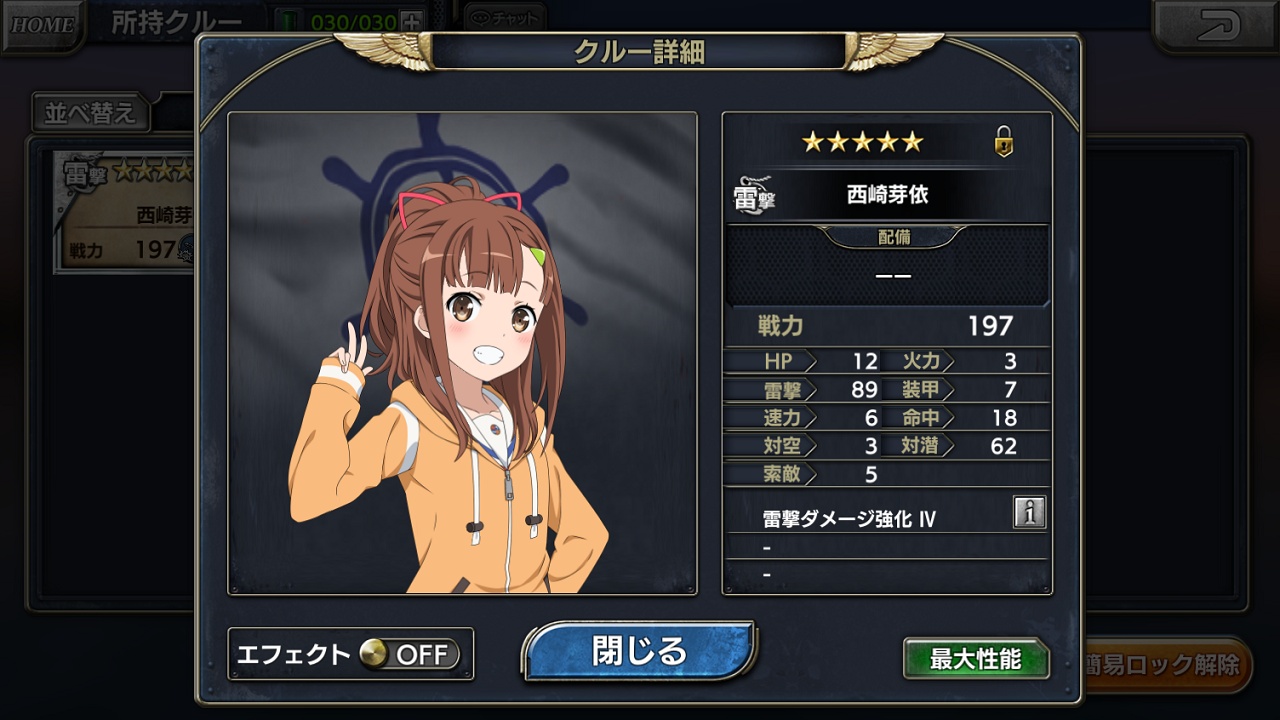Select the 簡易ロック解除 quick unlock button
The image size is (1280, 720).
click(1165, 664)
